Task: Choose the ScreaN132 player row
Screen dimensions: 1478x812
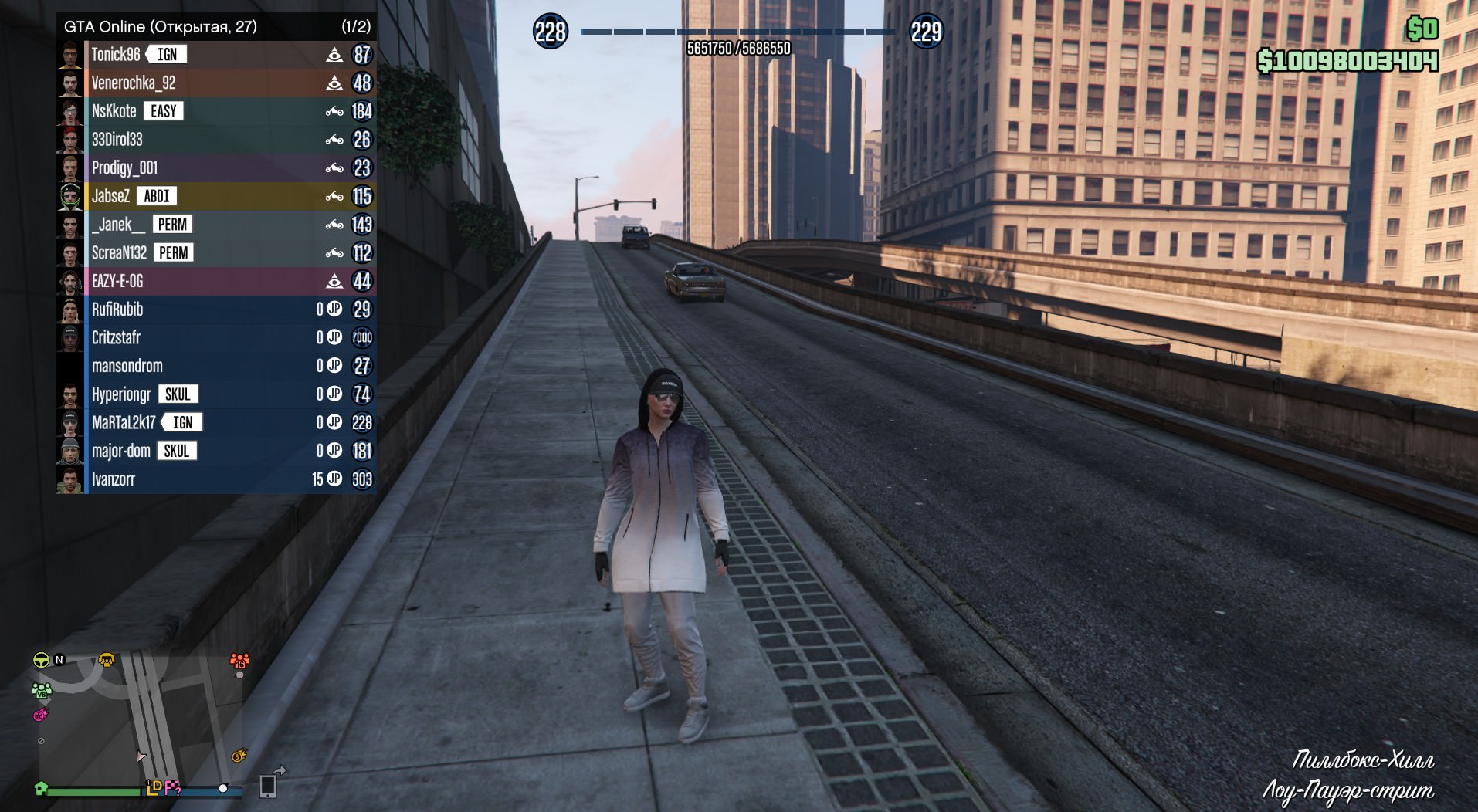Action: coord(119,253)
